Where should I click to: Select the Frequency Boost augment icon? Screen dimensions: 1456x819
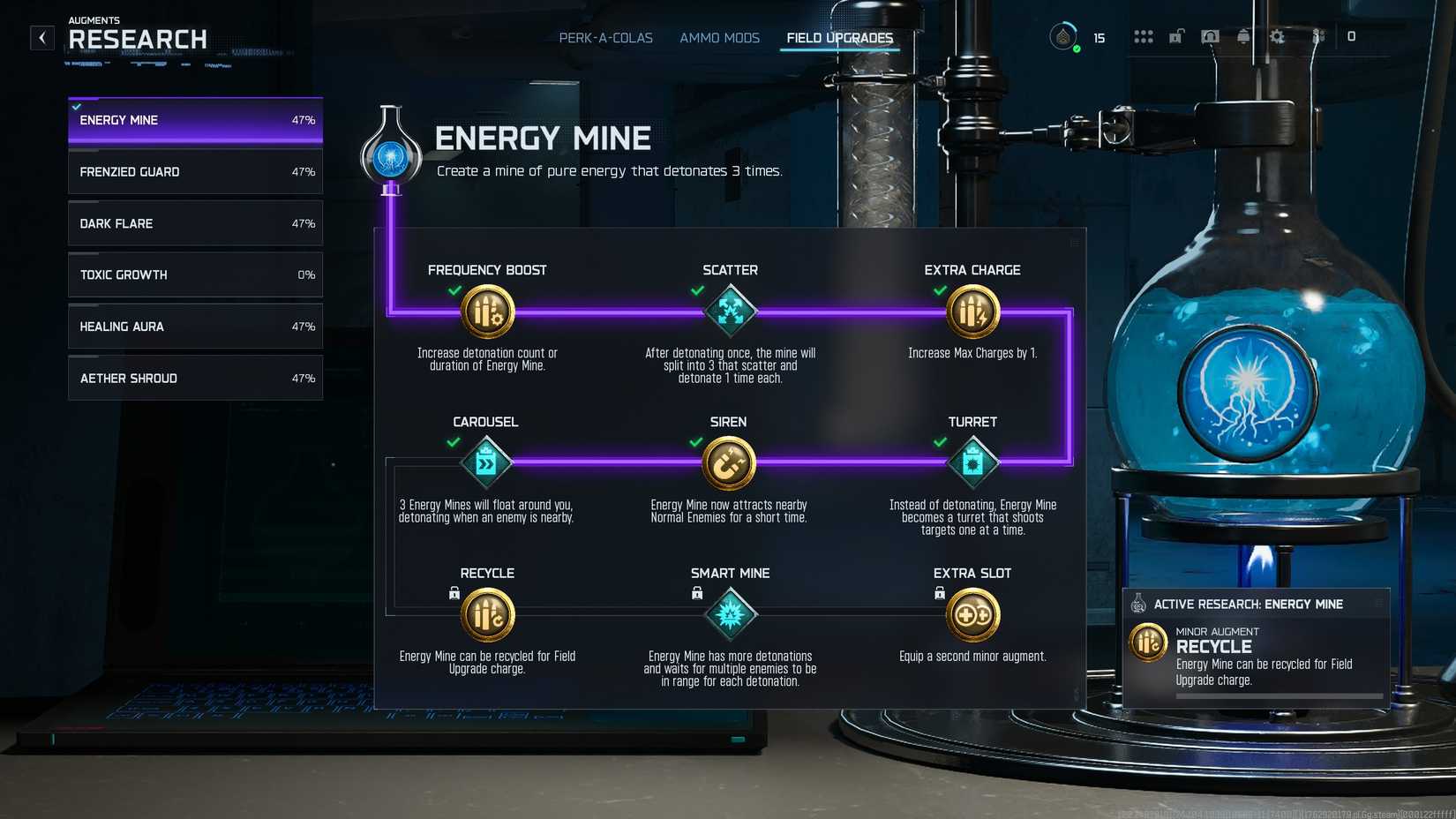click(x=487, y=311)
